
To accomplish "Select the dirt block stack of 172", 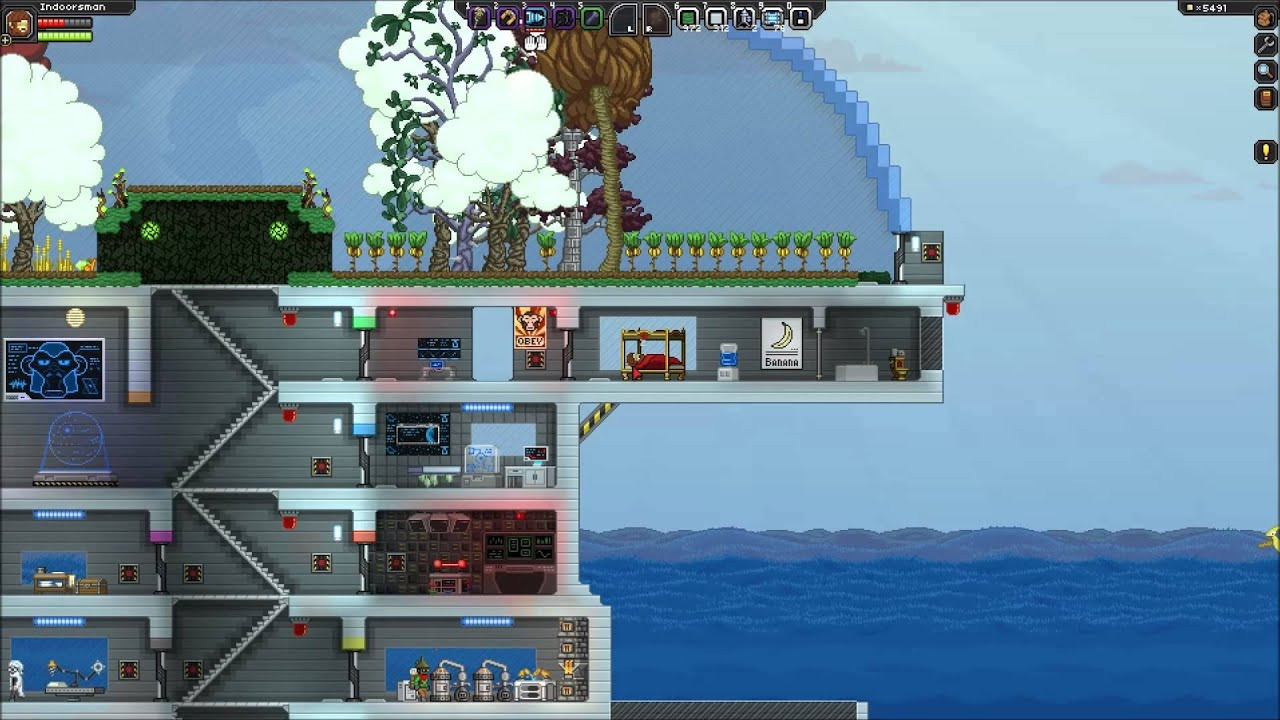I will click(688, 17).
